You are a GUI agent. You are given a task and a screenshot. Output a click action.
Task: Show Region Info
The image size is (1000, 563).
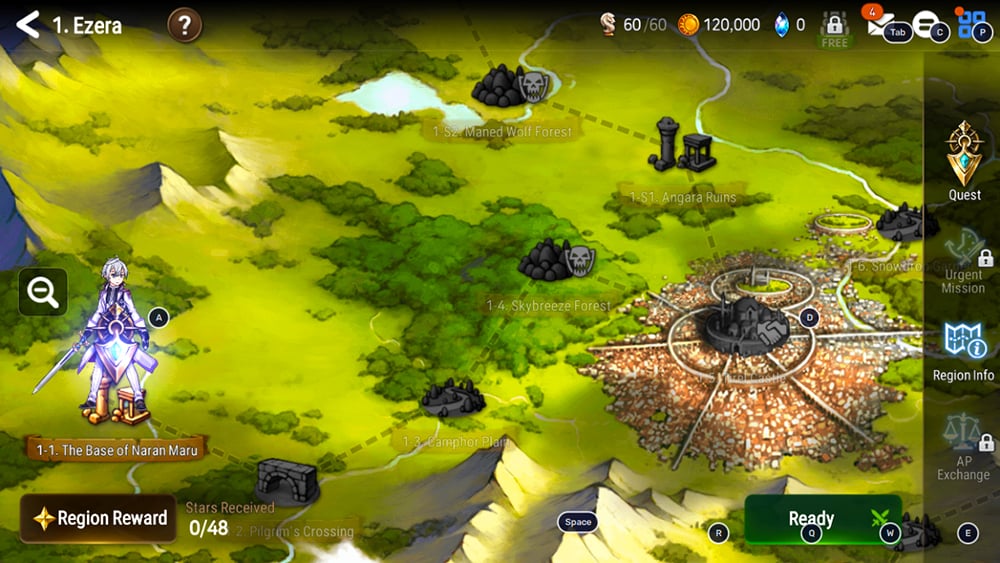coord(964,352)
